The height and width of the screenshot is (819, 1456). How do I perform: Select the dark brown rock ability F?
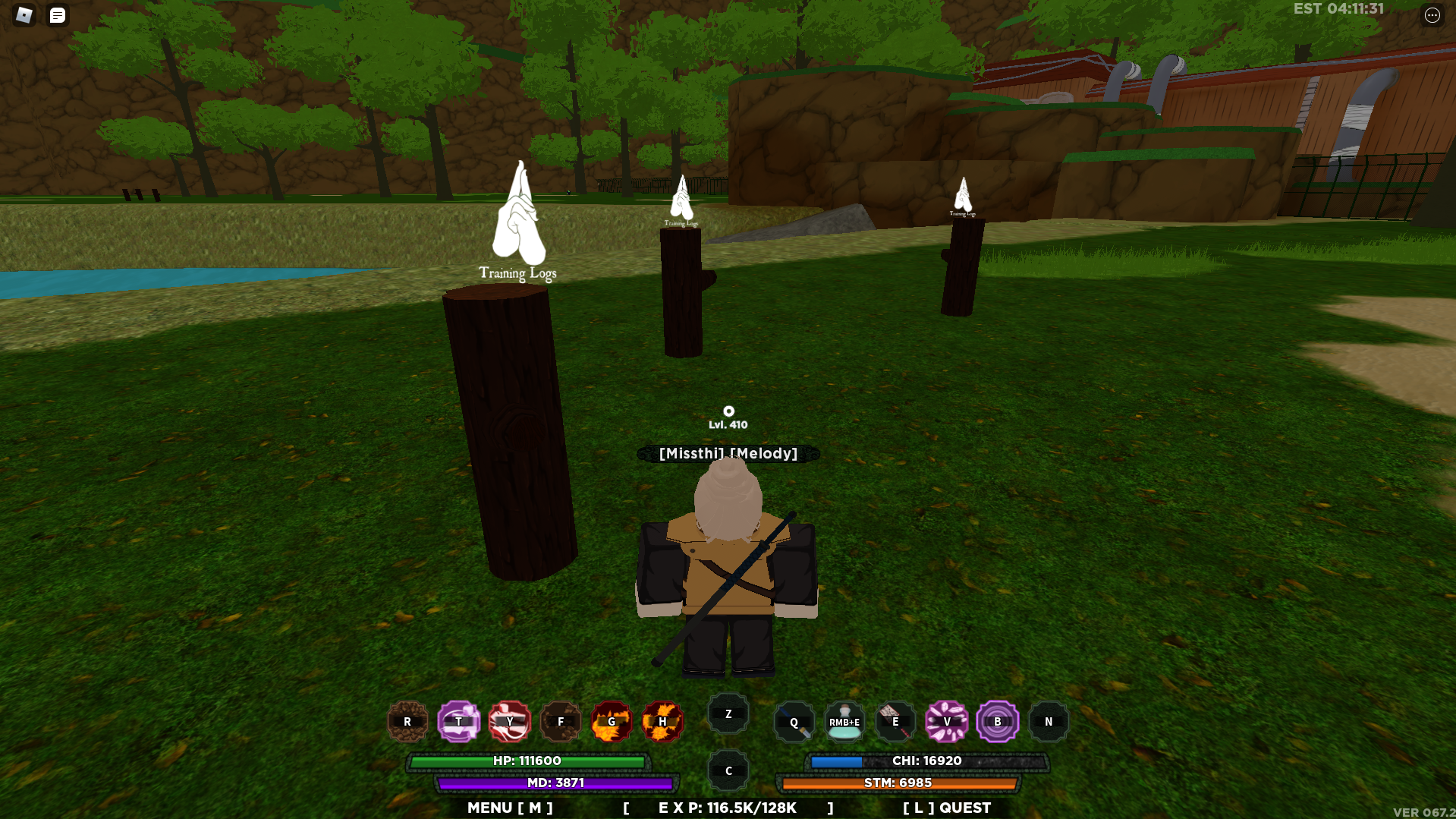(561, 721)
